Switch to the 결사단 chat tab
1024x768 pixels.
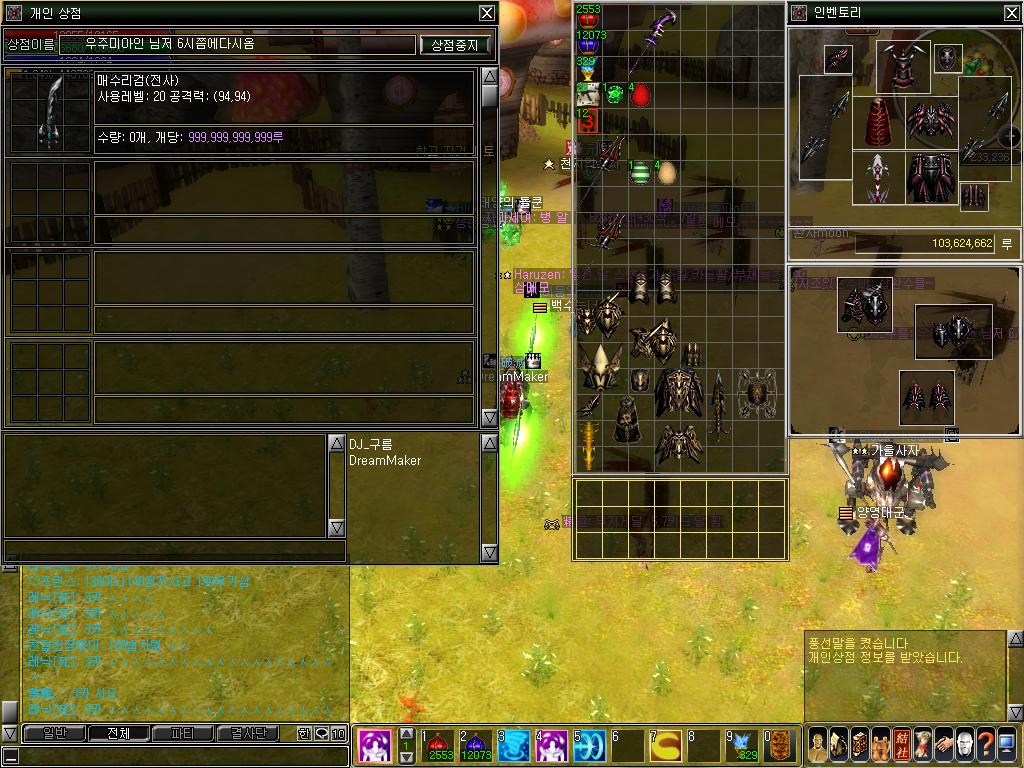pyautogui.click(x=248, y=733)
